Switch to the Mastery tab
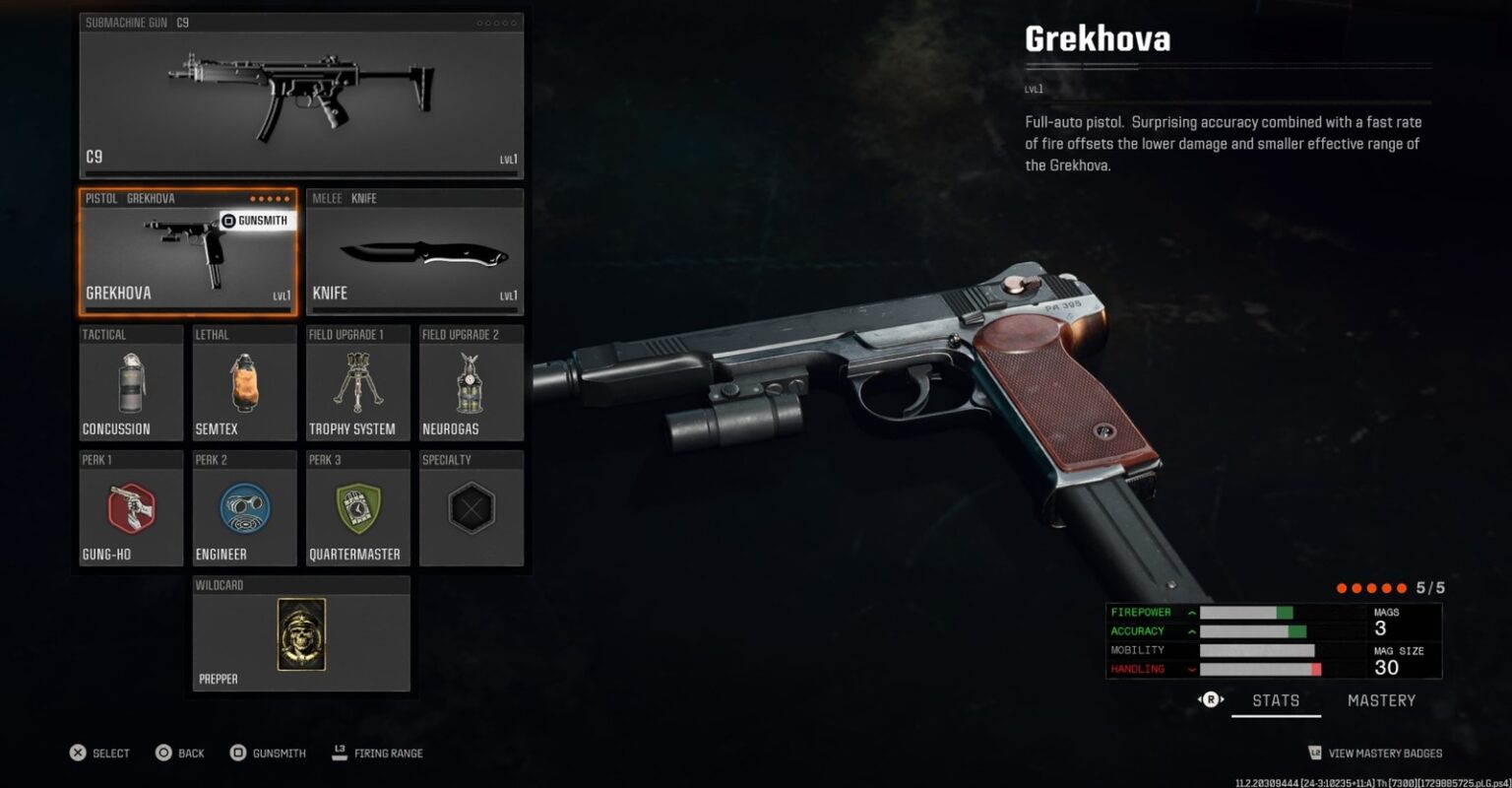This screenshot has width=1512, height=788. 1382,700
